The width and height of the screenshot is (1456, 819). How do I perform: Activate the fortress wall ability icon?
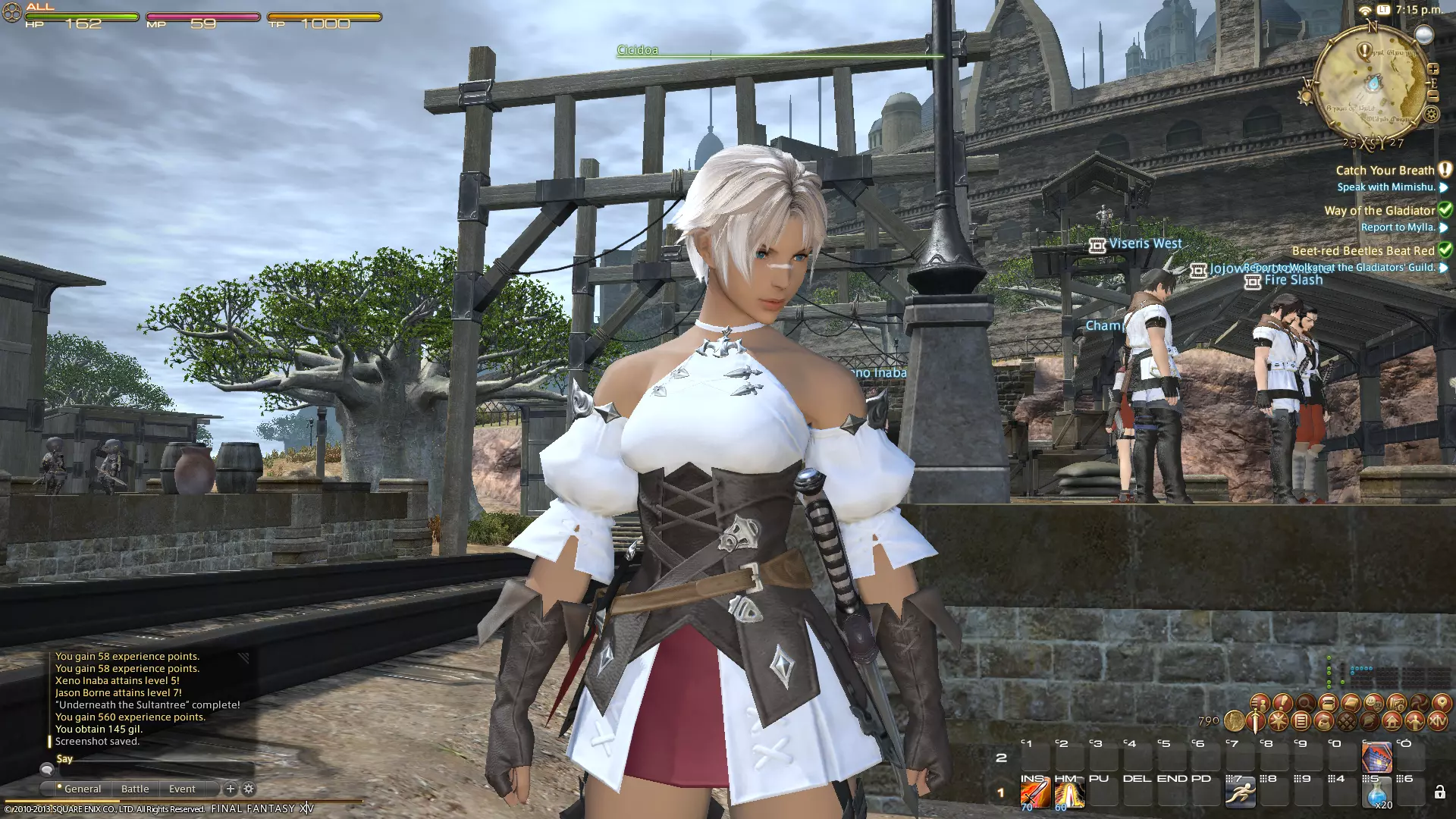[1376, 757]
